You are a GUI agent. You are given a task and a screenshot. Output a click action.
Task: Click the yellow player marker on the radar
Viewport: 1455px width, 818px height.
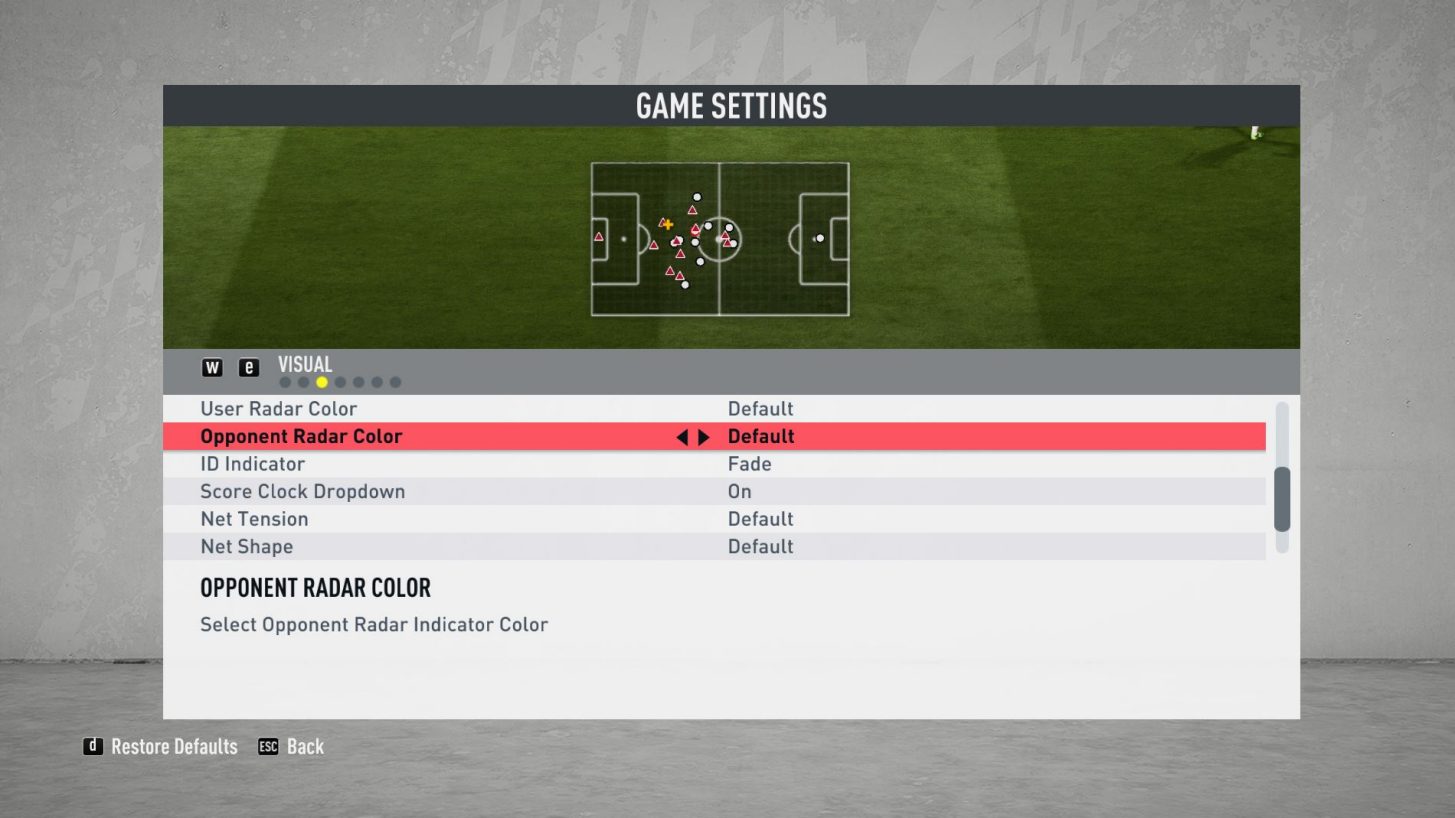[667, 224]
